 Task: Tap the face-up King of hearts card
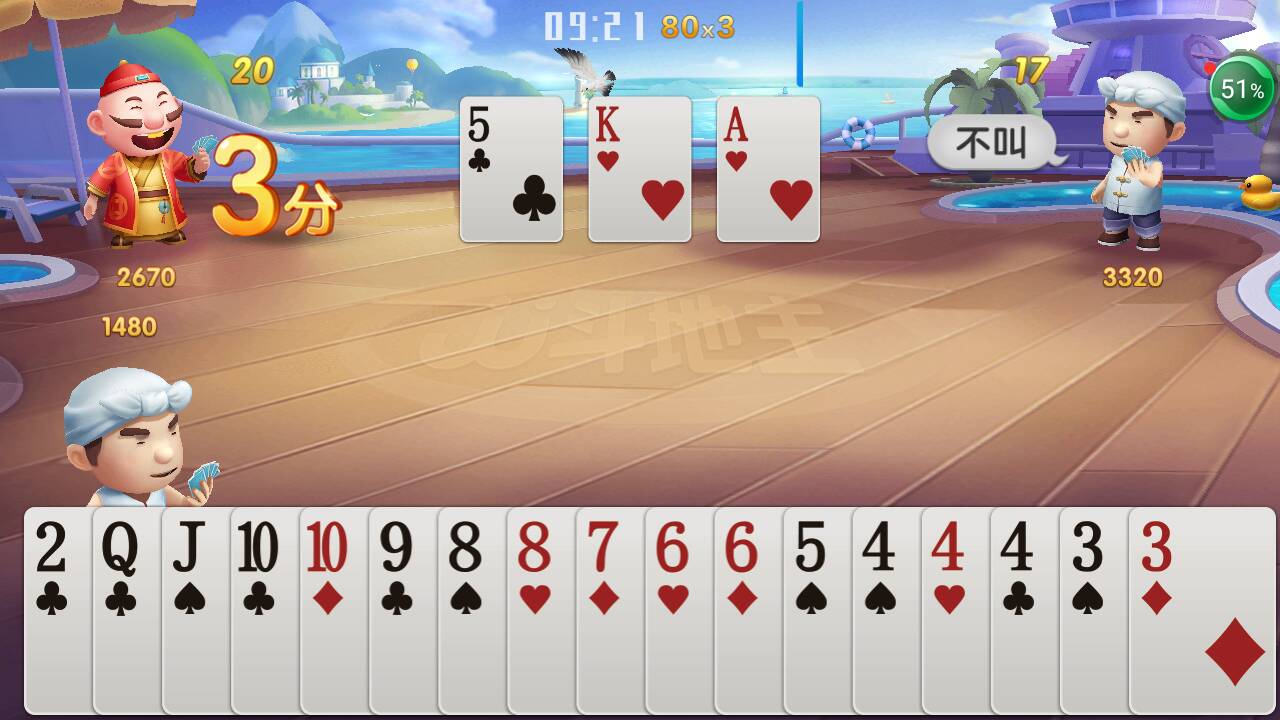click(x=639, y=167)
